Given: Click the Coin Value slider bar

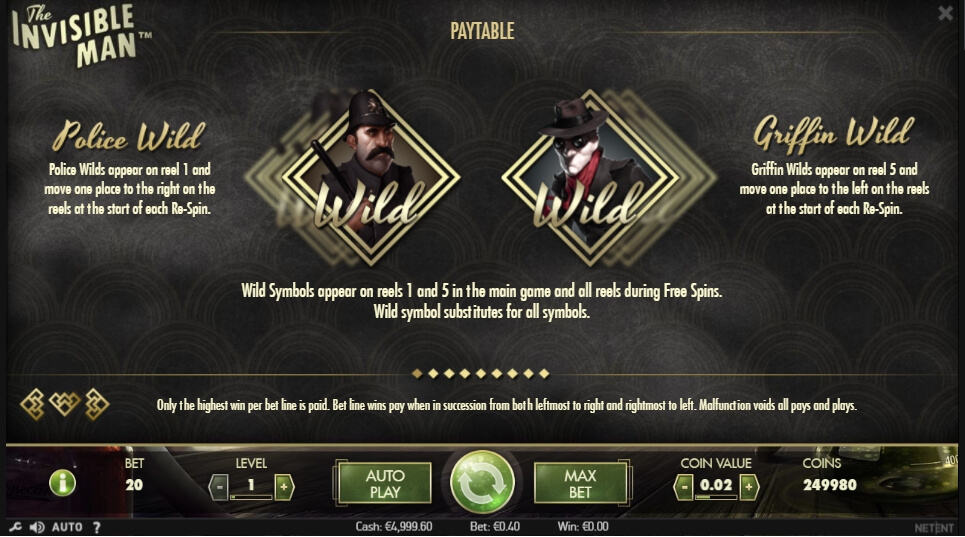Looking at the screenshot, I should tap(716, 497).
